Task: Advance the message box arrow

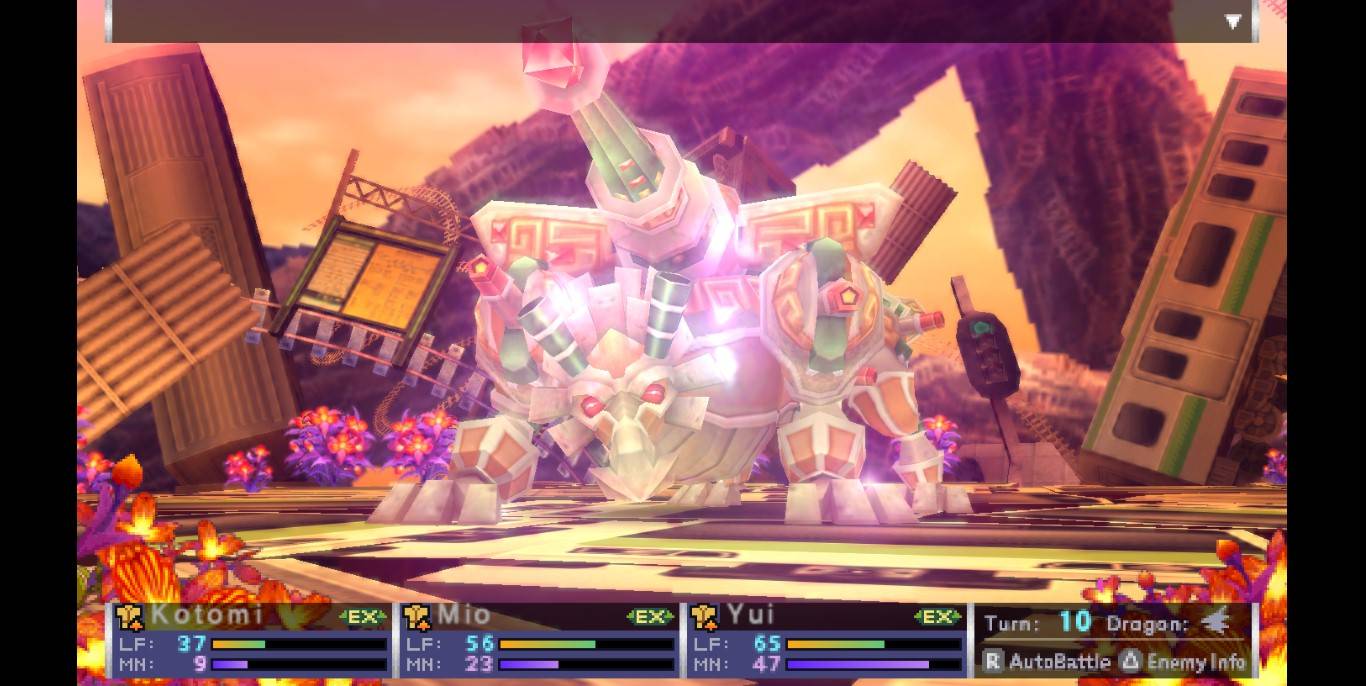Action: point(1233,21)
